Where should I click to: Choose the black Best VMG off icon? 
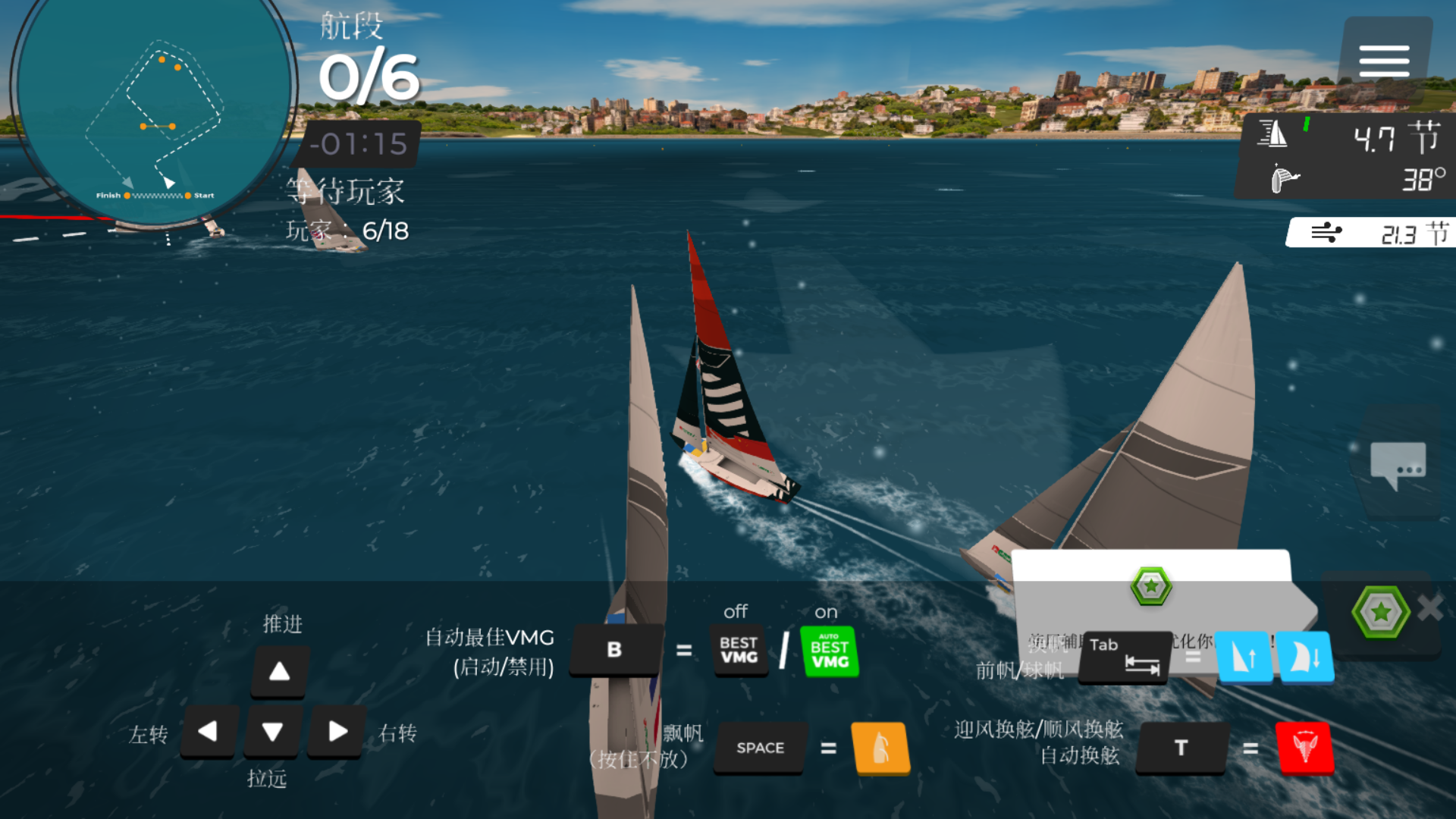(739, 651)
